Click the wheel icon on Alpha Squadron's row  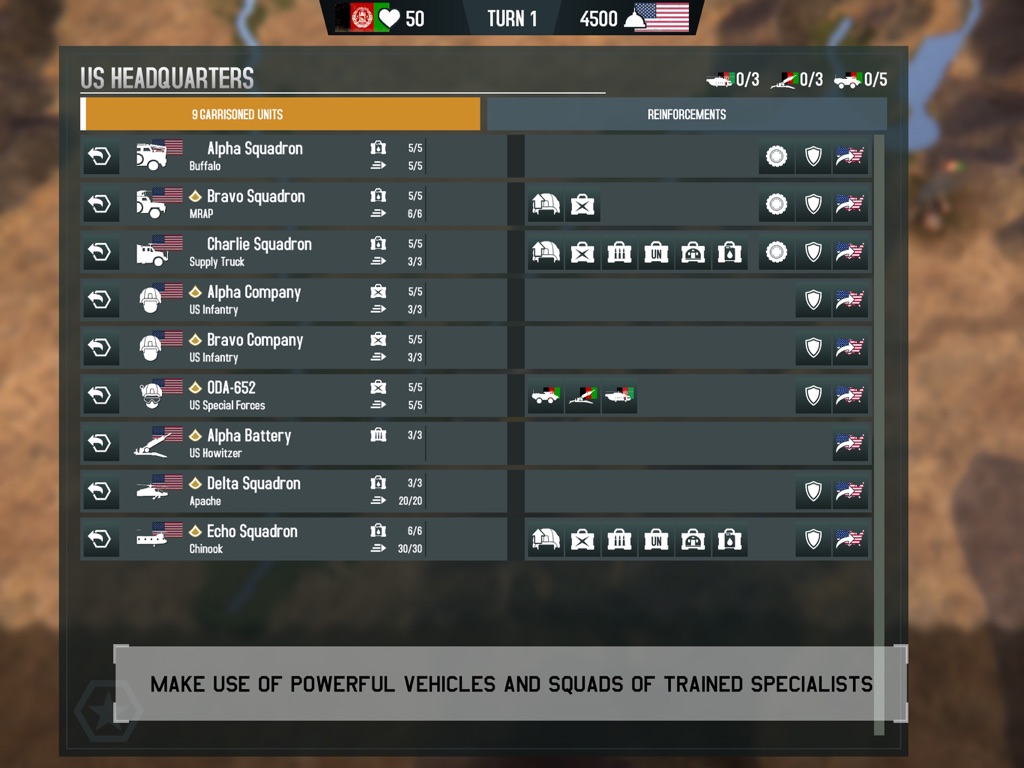click(776, 157)
